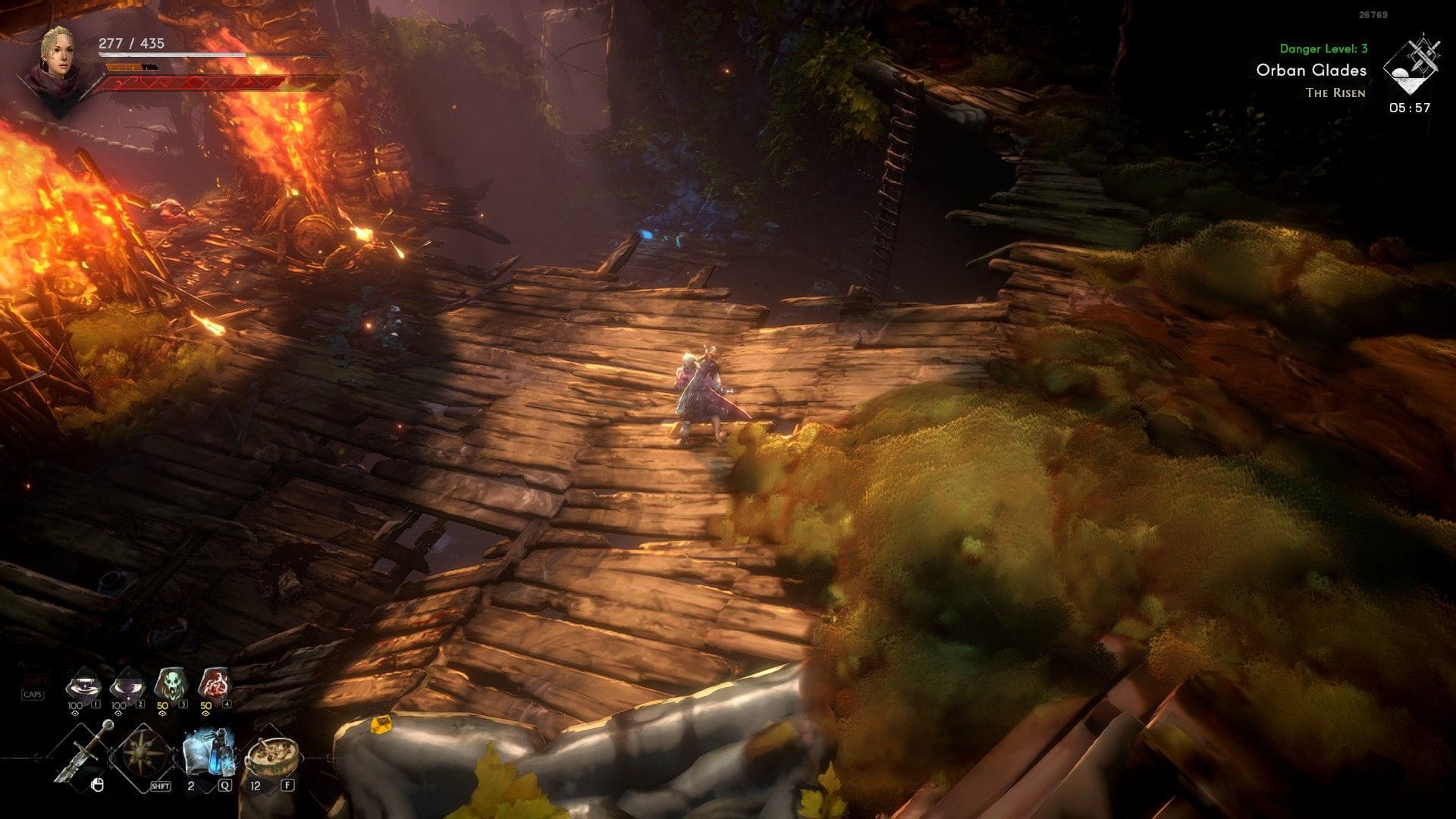Use the green screaming skull ability
Image resolution: width=1456 pixels, height=819 pixels.
[x=169, y=685]
